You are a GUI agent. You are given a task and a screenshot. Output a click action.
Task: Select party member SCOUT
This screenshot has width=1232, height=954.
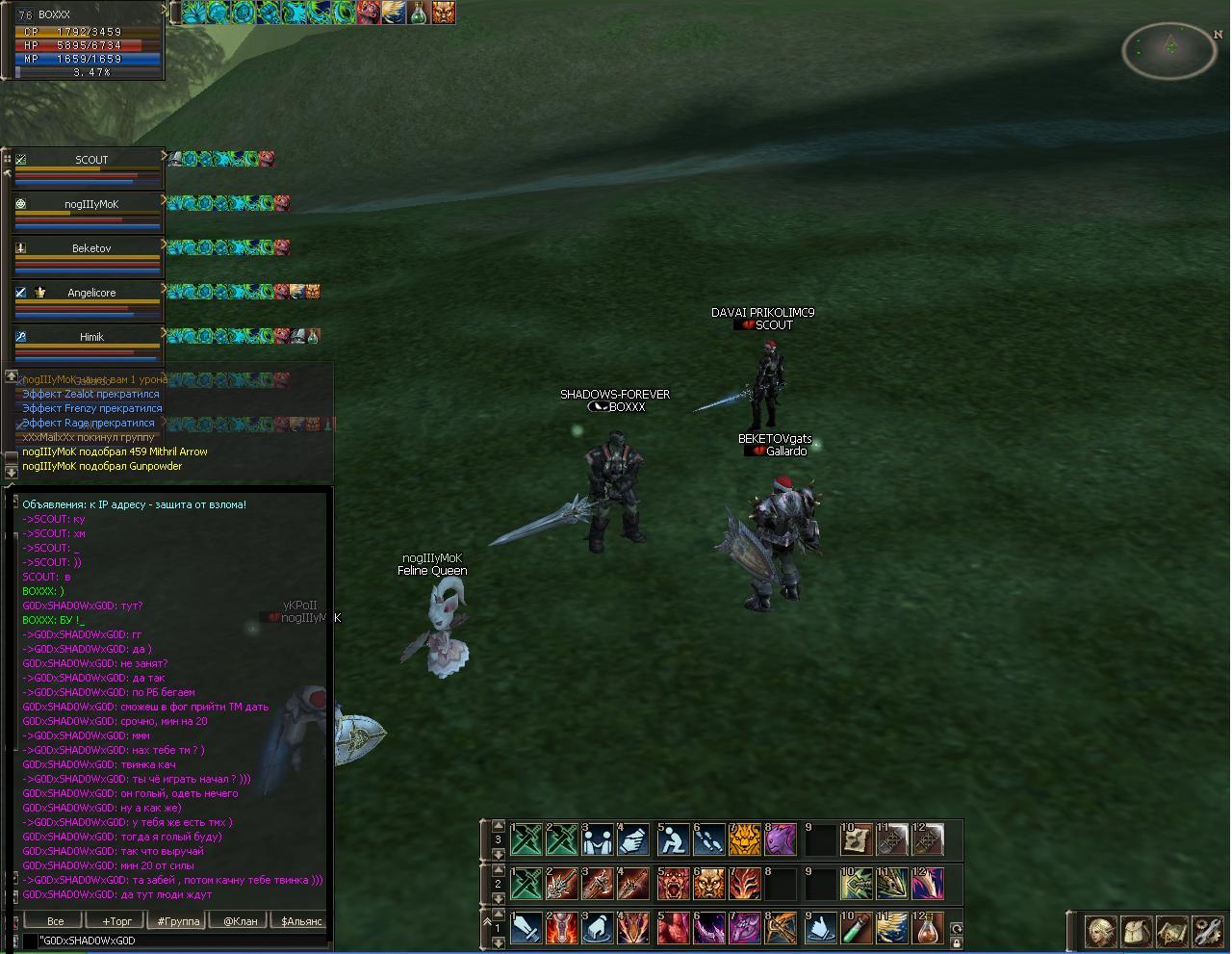[91, 160]
